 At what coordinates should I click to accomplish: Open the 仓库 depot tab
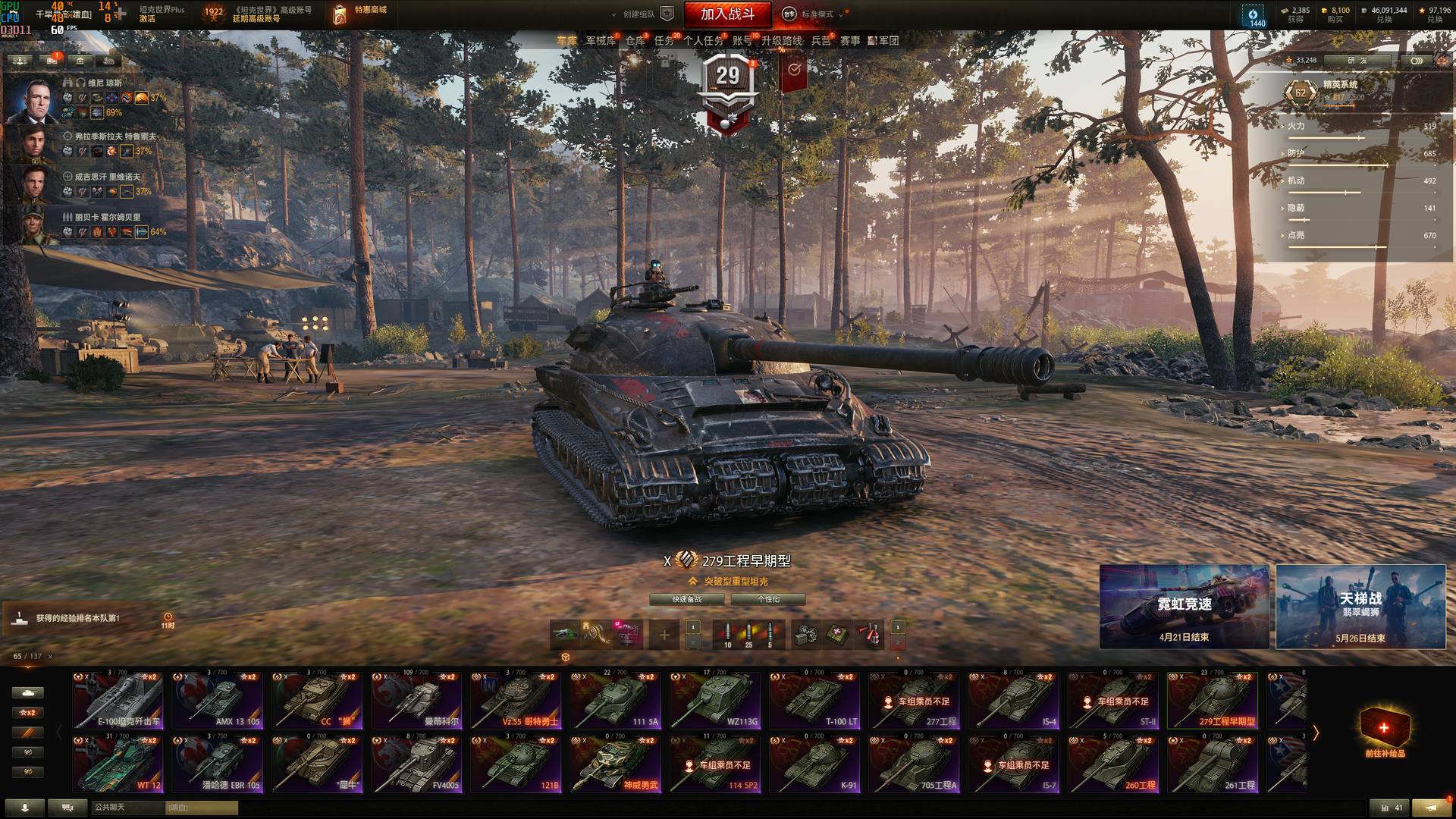coord(635,41)
